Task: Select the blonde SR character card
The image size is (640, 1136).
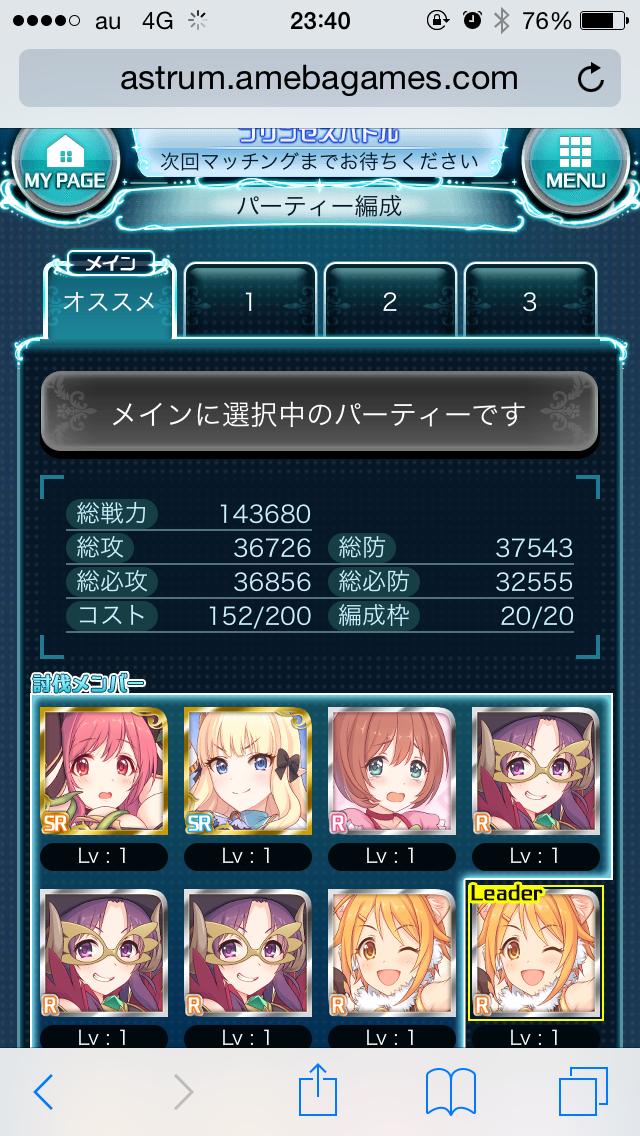Action: 248,771
